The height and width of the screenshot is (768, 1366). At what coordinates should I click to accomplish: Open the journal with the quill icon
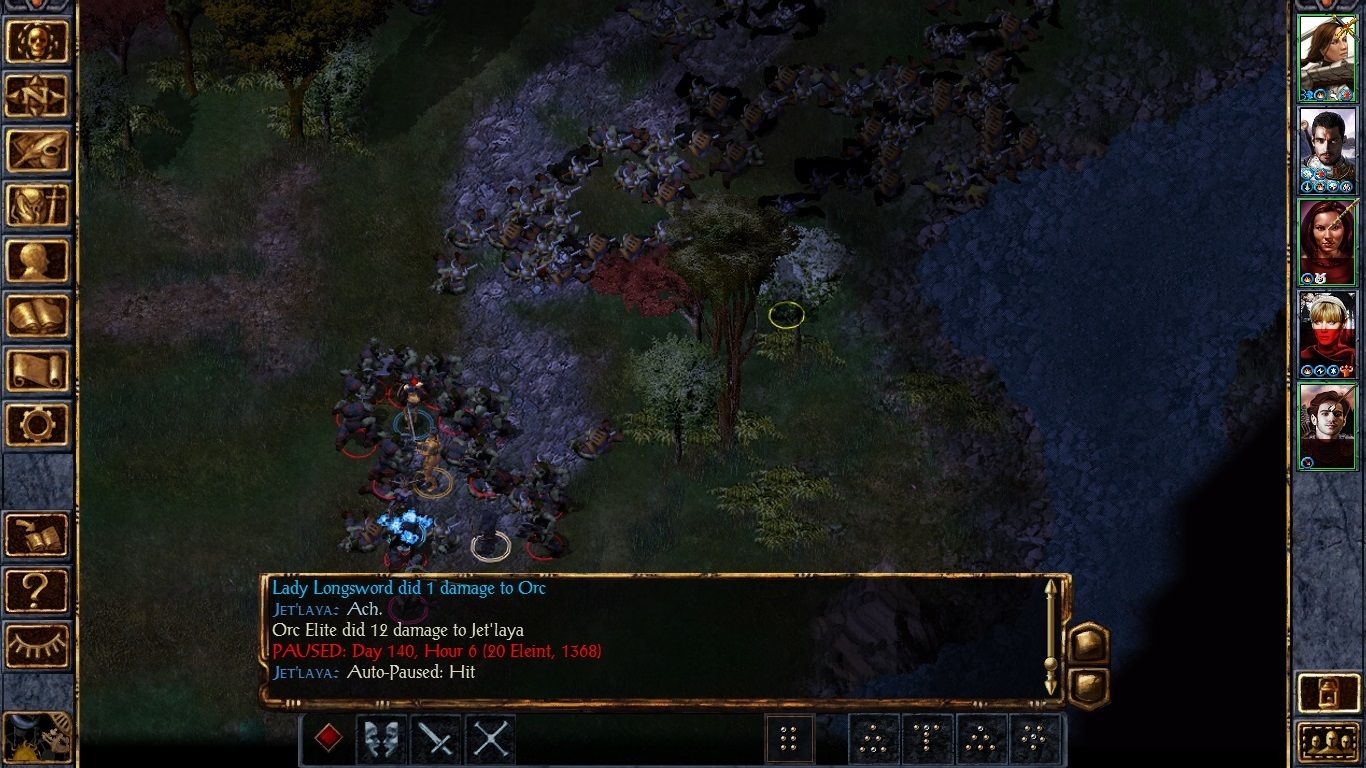coord(38,150)
